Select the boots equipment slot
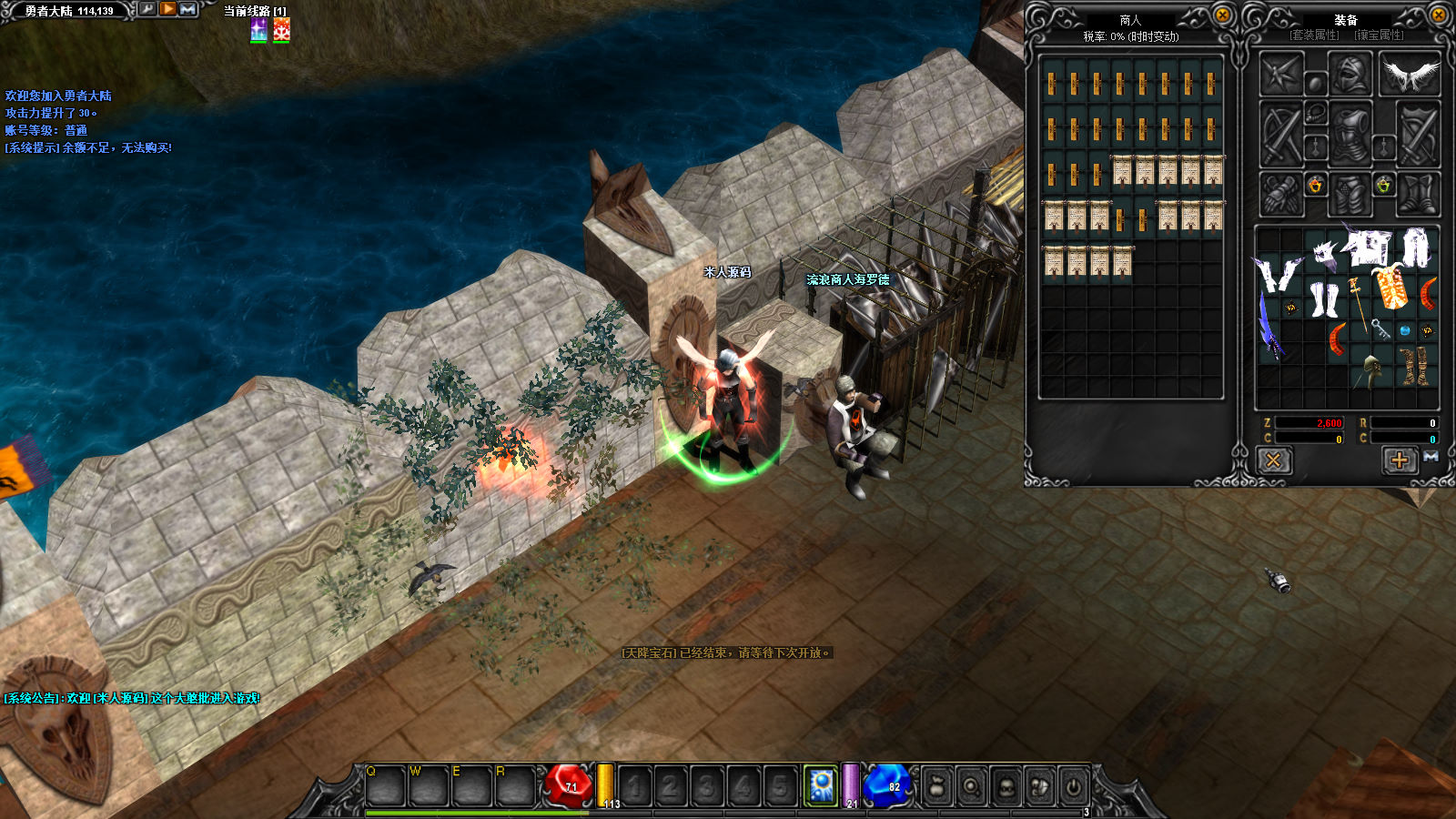 point(1419,194)
